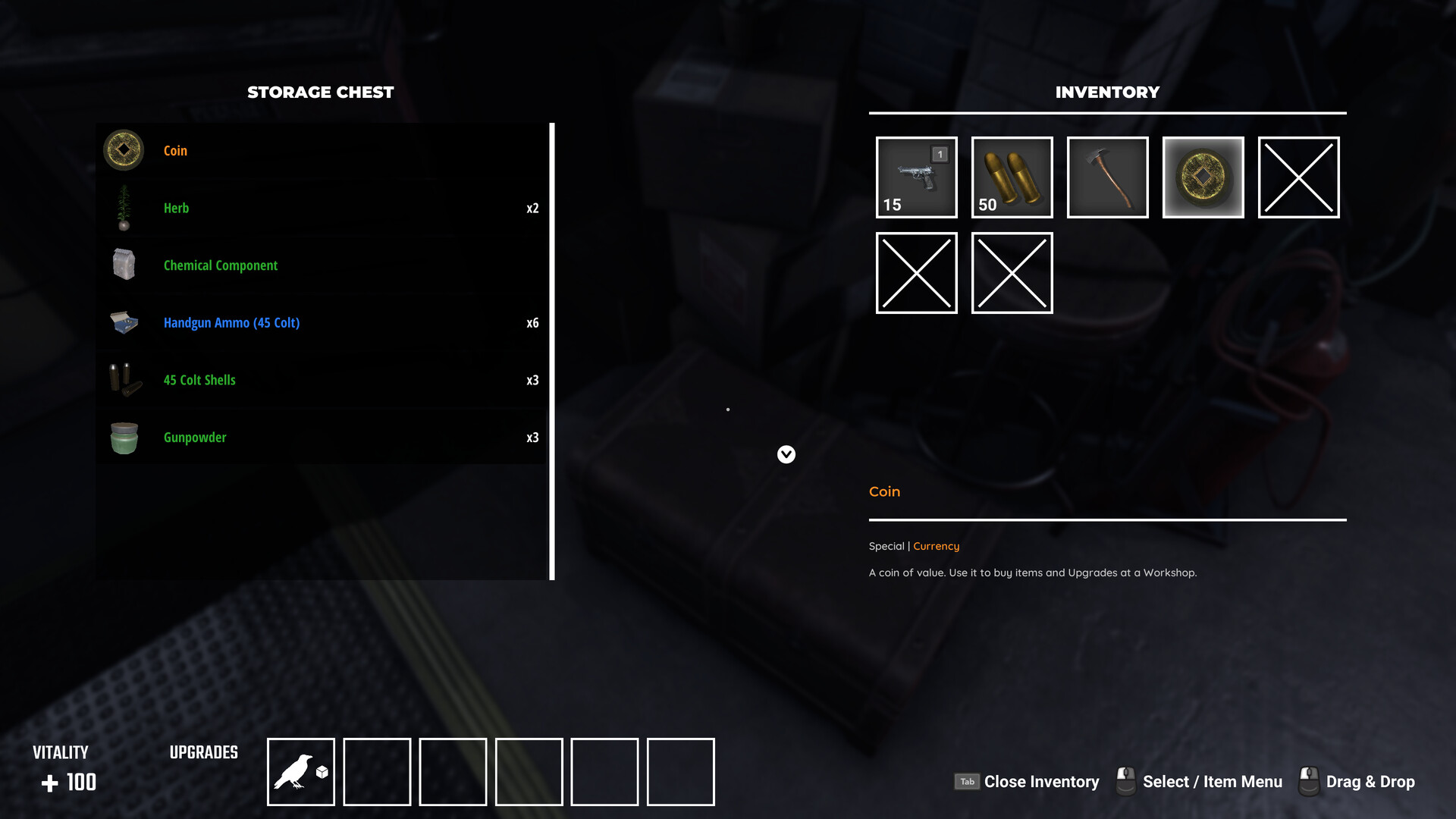Select the Chemical Component carton icon
Viewport: 1456px width, 819px height.
pos(124,265)
